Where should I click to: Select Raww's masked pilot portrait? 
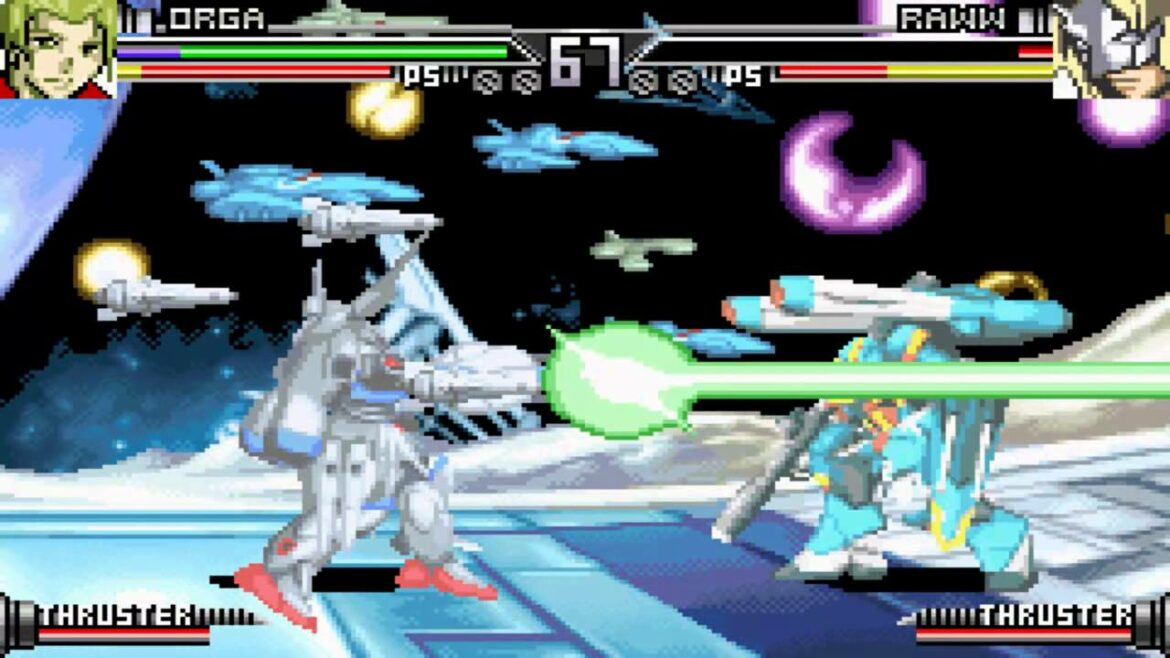[1112, 48]
